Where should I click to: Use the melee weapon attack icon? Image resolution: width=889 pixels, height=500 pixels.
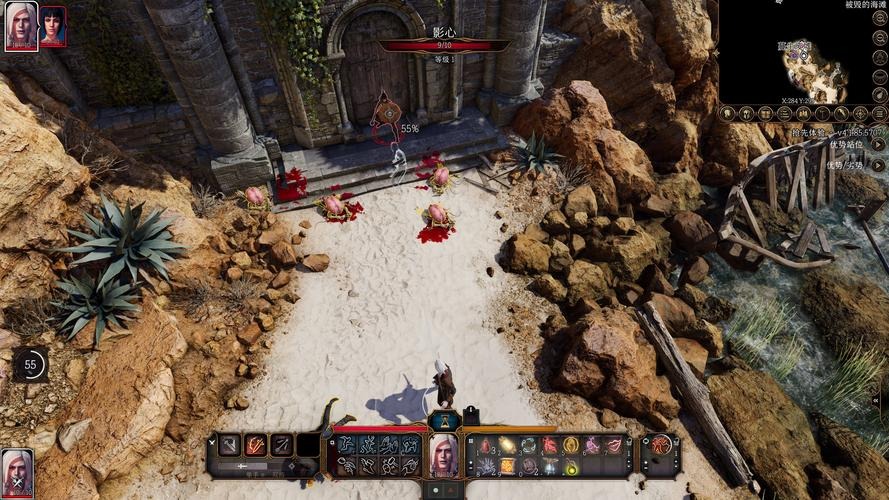(229, 445)
